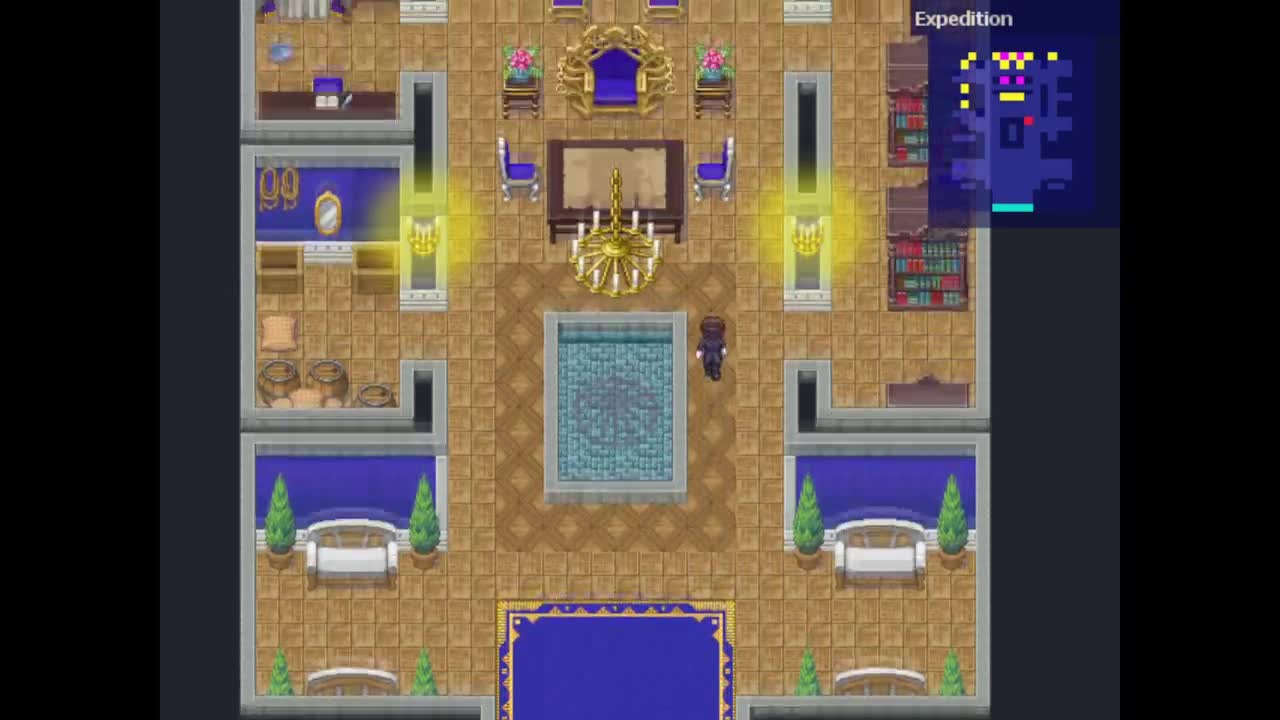Click the Expedition minimap
Screen dimensions: 1280x720
point(1013,130)
